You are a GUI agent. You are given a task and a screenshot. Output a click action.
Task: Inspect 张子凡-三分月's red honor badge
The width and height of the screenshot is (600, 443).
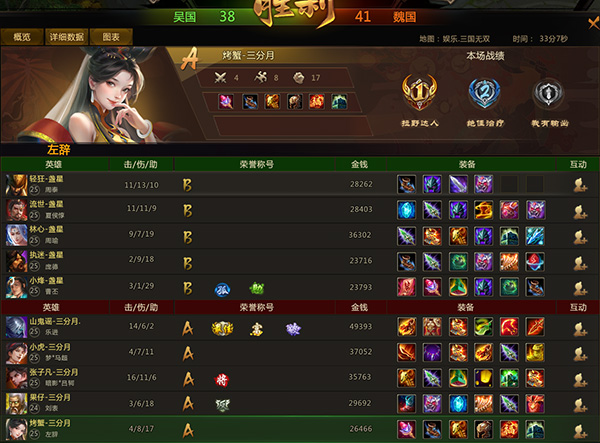(221, 379)
